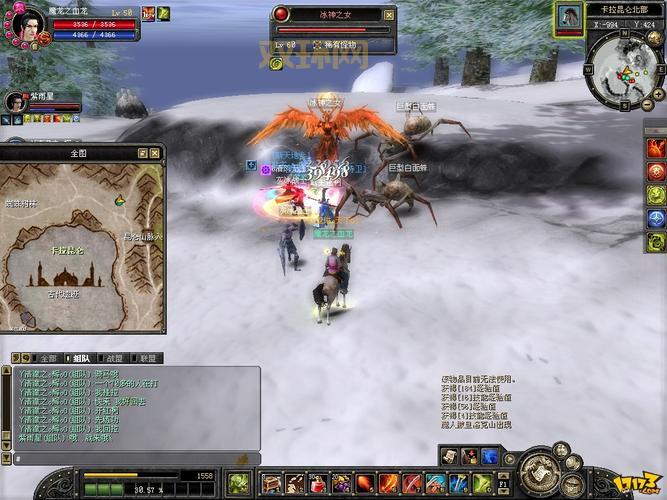Switch to the 组队 team chat tab

tap(79, 358)
